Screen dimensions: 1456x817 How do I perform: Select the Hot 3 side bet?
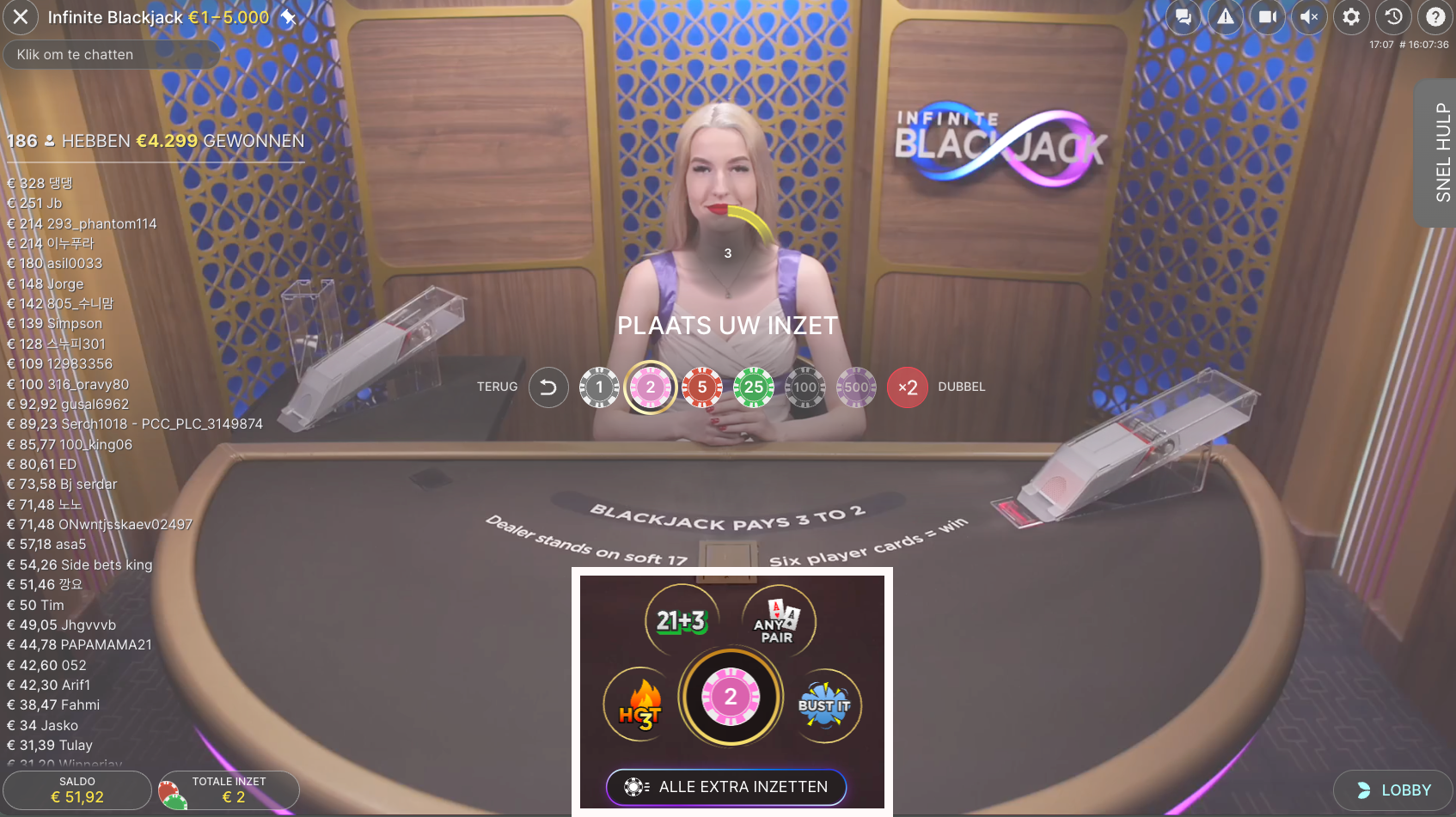coord(639,706)
